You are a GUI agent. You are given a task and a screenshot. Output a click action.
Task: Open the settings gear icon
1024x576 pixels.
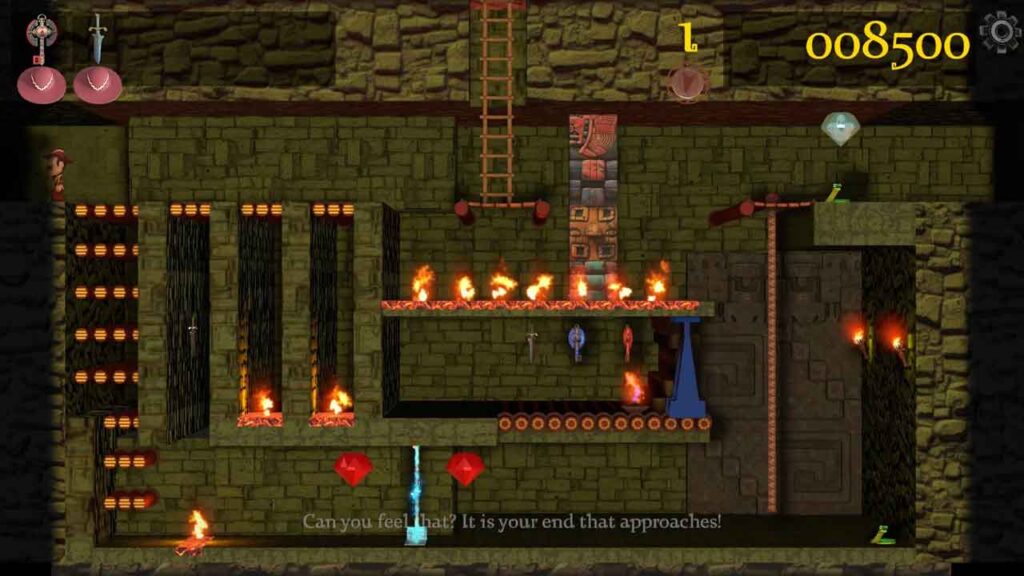1000,33
